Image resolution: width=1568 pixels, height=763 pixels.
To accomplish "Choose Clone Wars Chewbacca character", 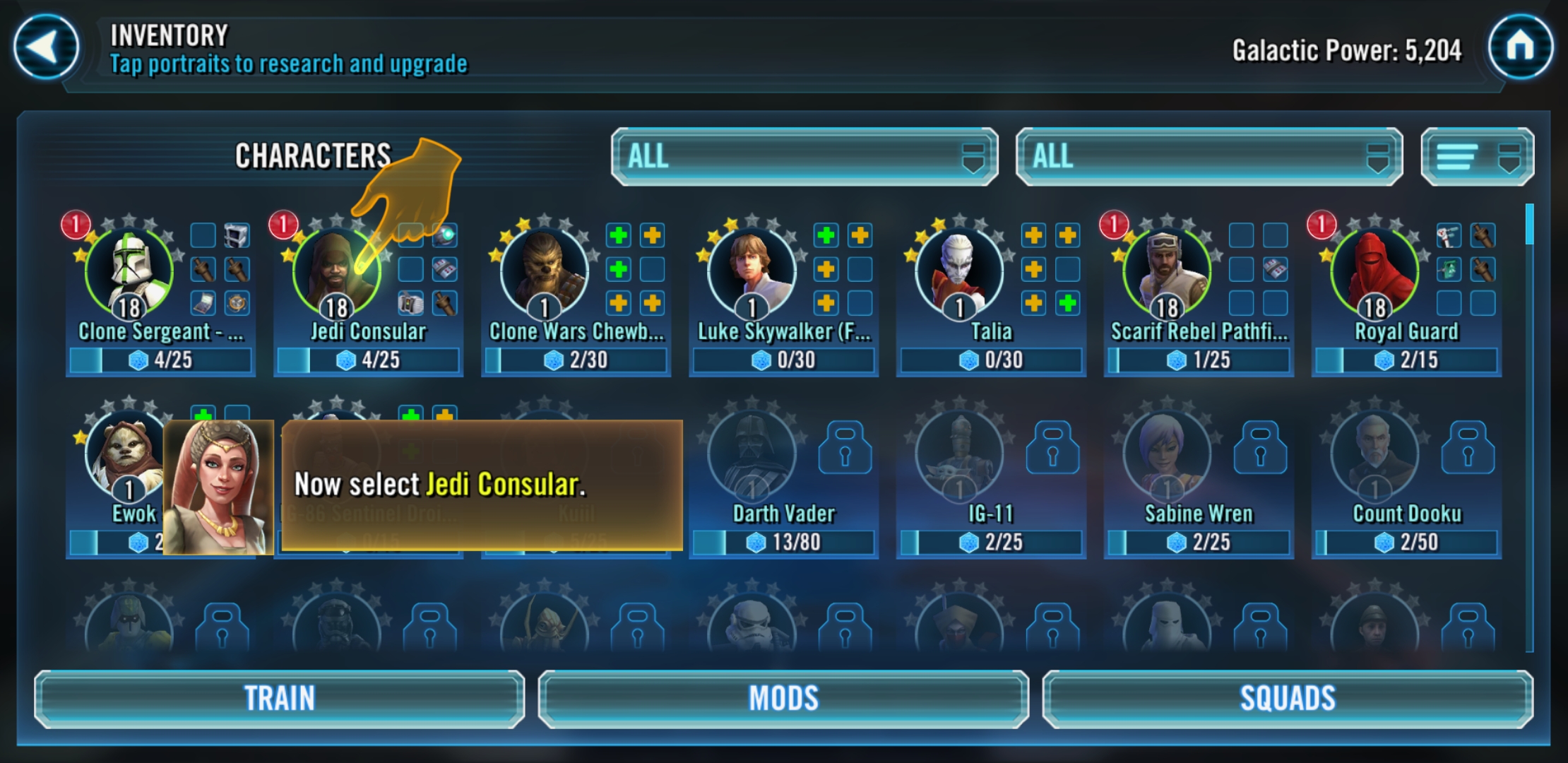I will (x=544, y=272).
